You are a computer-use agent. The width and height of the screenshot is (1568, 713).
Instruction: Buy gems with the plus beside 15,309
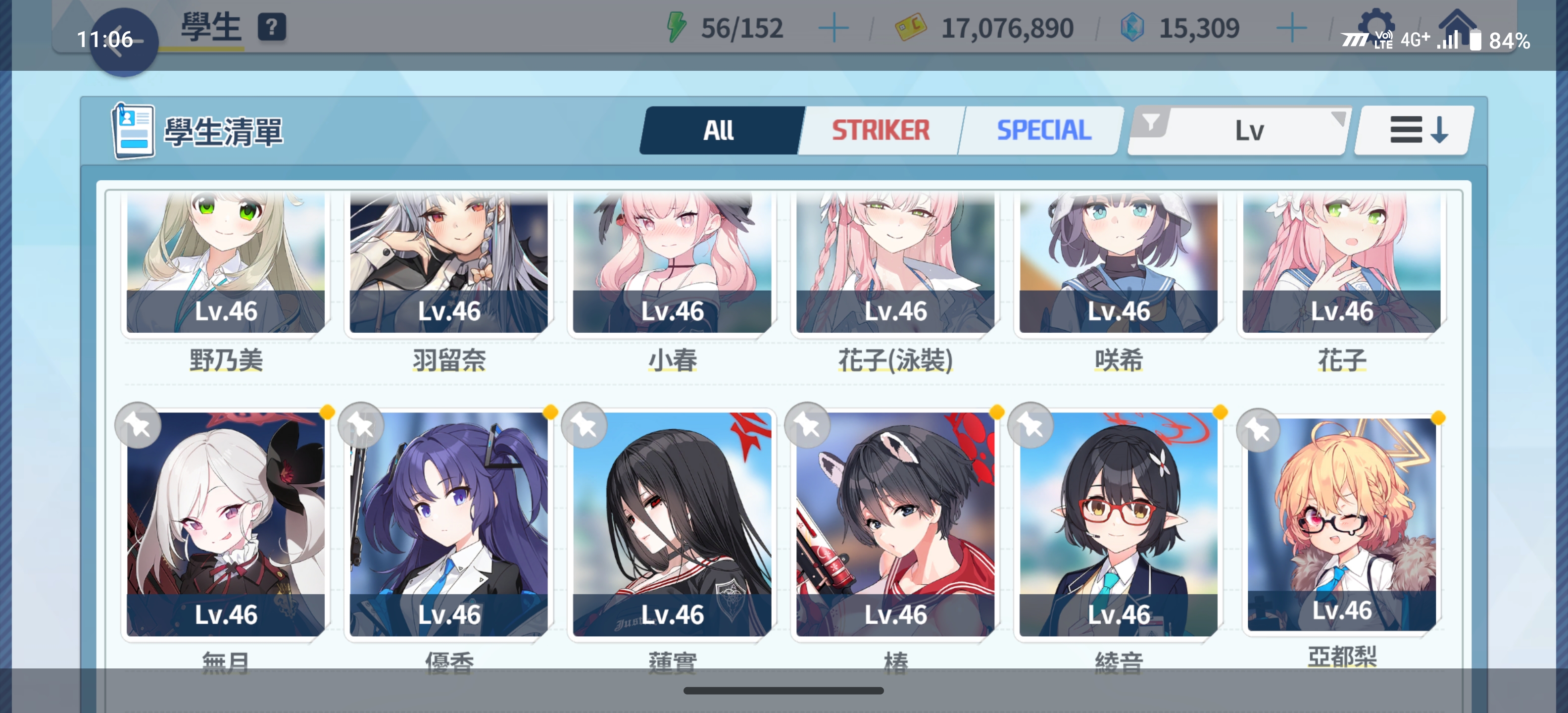1291,29
